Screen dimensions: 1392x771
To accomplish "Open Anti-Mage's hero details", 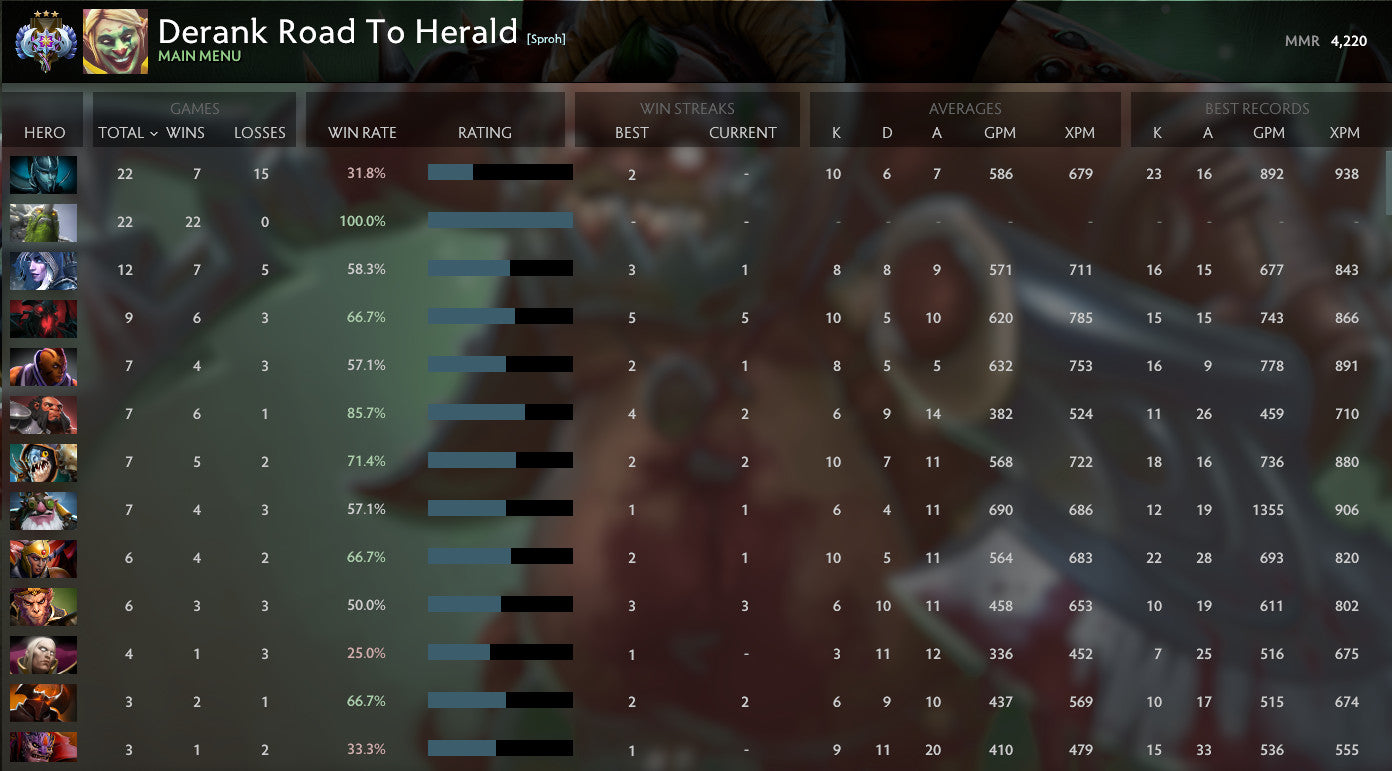I will [43, 366].
